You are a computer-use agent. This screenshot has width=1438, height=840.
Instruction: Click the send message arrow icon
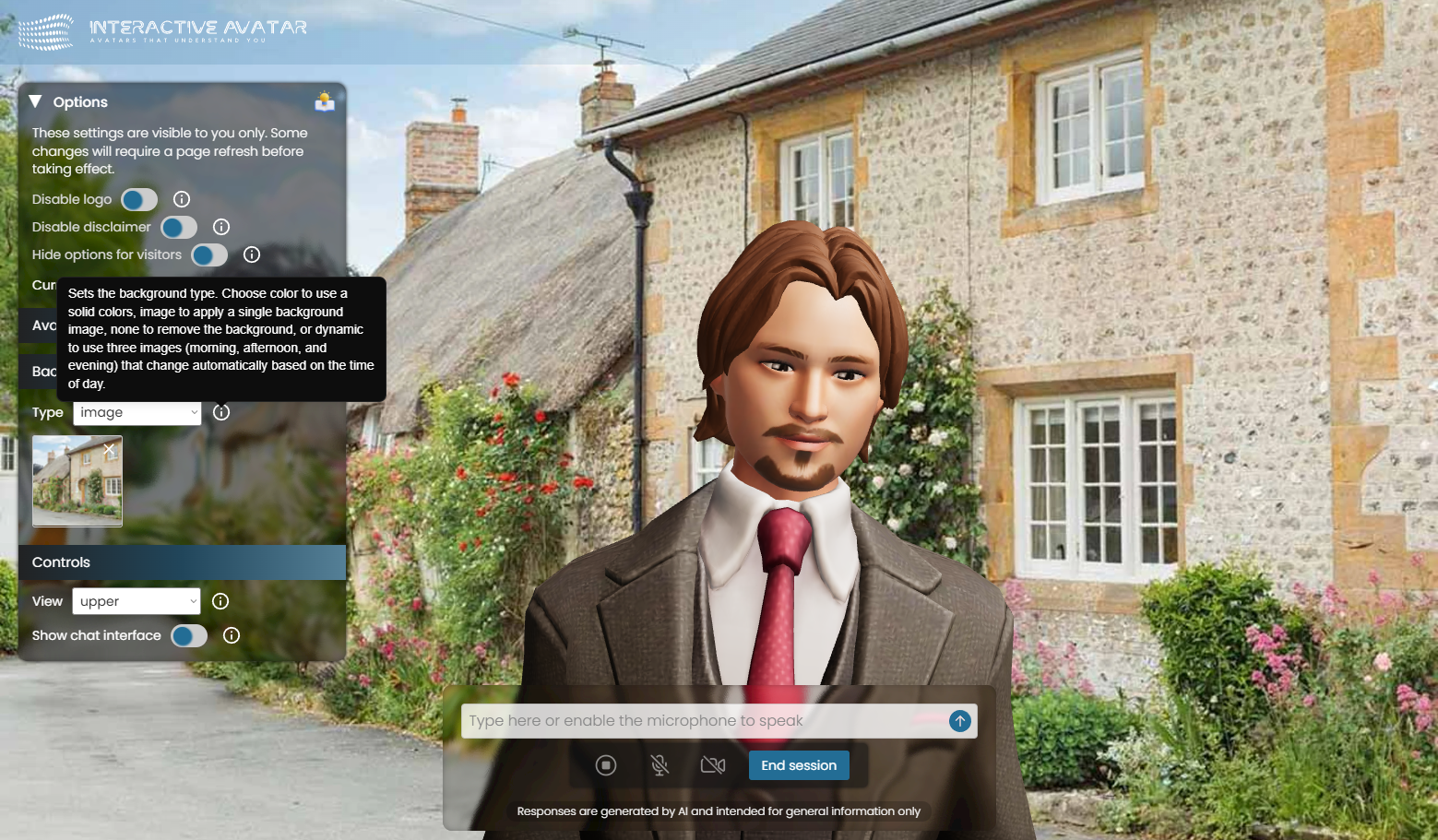click(x=959, y=720)
